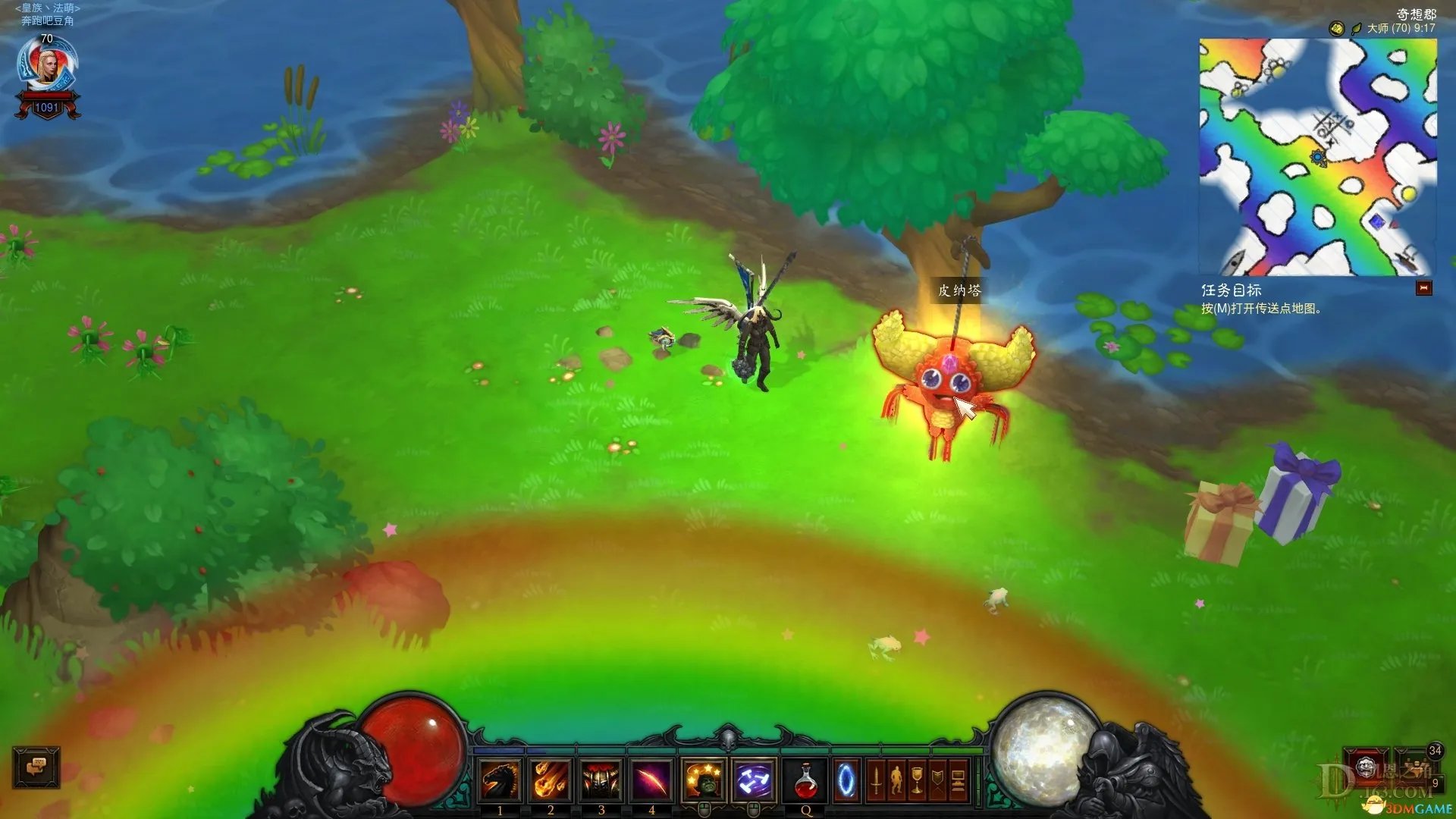Viewport: 1456px width, 819px height.
Task: Open the chat speech bubble button
Action: (x=36, y=767)
